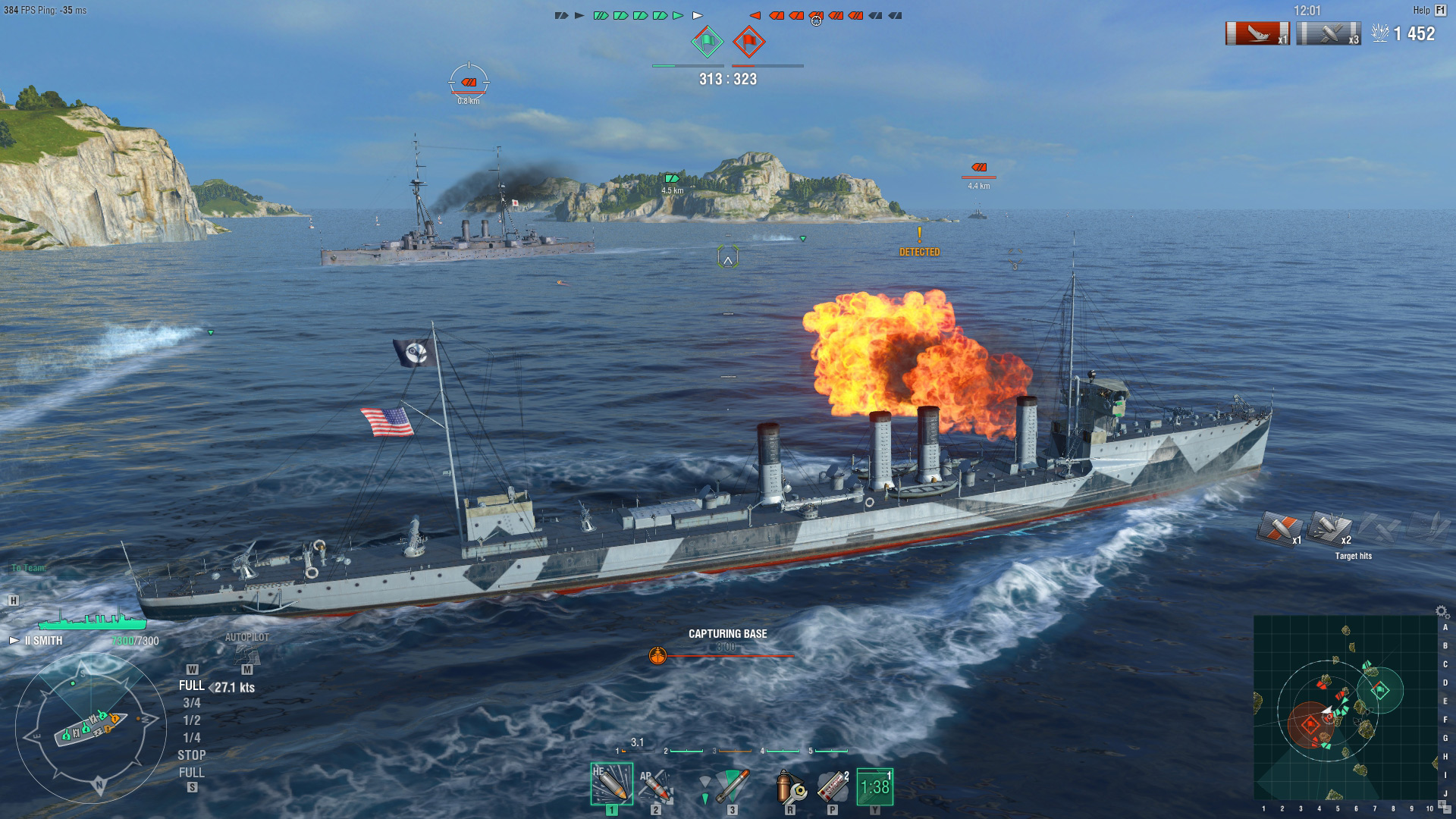Click the green consumable on cooldown at 1:38
This screenshot has width=1456, height=819.
pyautogui.click(x=874, y=787)
